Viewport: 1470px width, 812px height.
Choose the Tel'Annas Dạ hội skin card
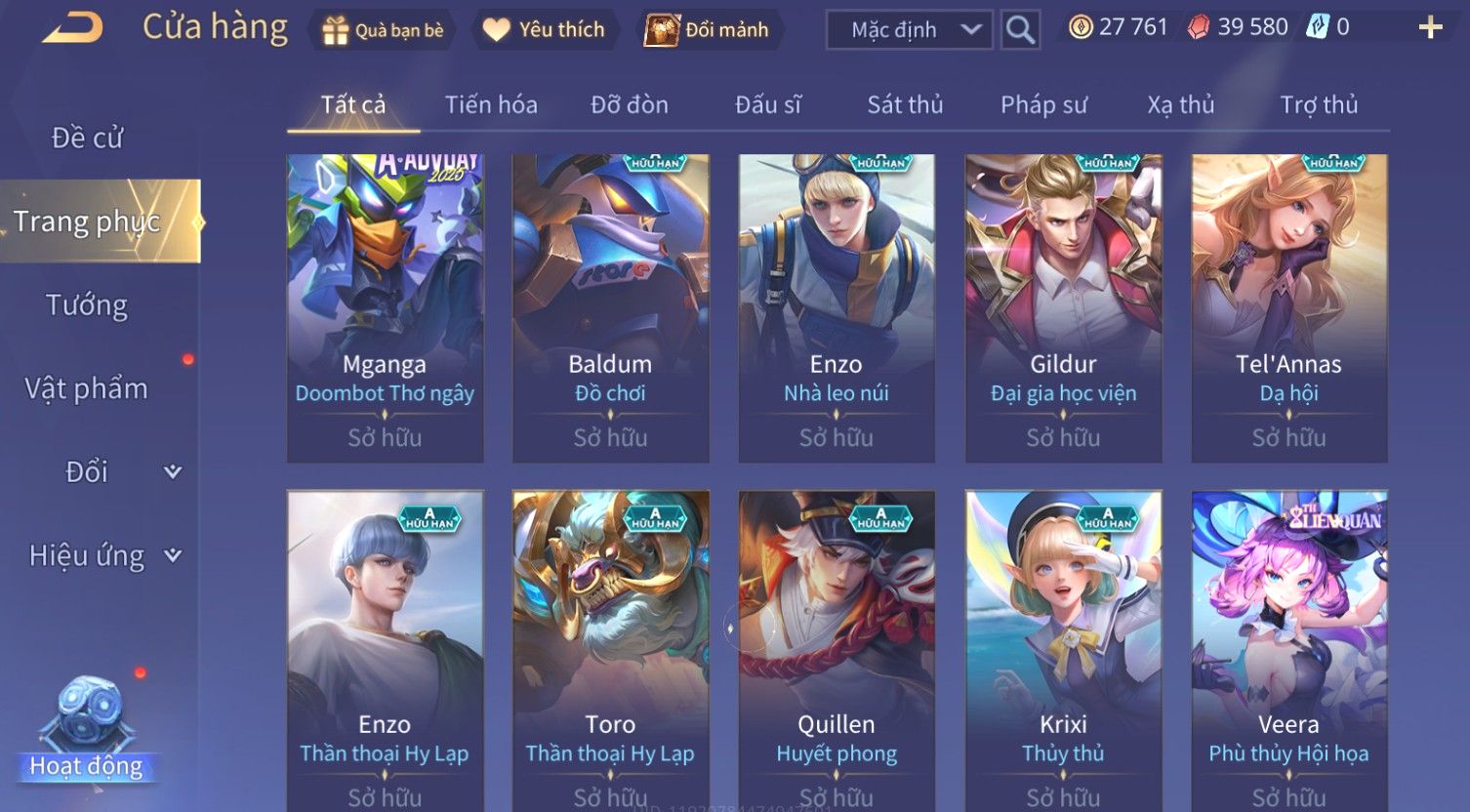[1288, 307]
